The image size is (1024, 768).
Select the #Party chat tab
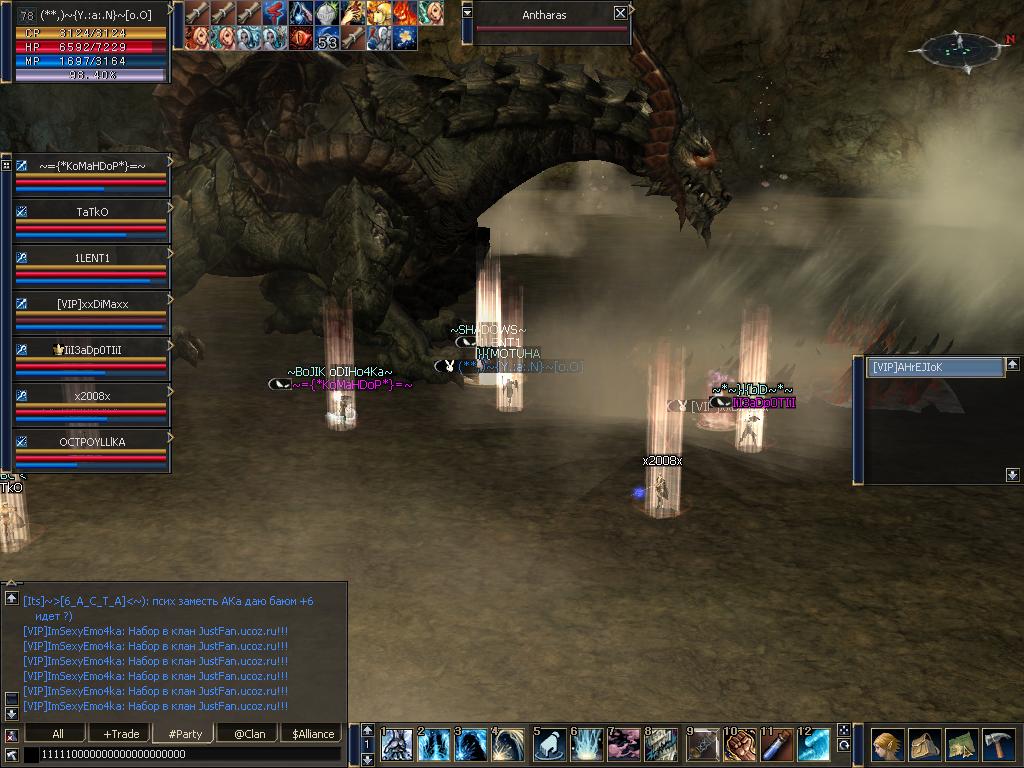click(185, 733)
